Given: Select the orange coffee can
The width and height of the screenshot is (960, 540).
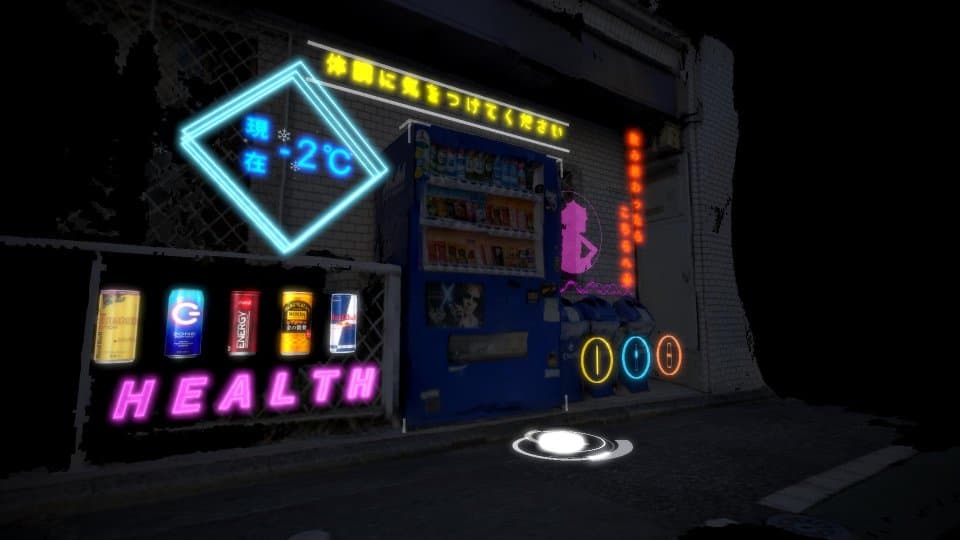Looking at the screenshot, I should pos(296,323).
